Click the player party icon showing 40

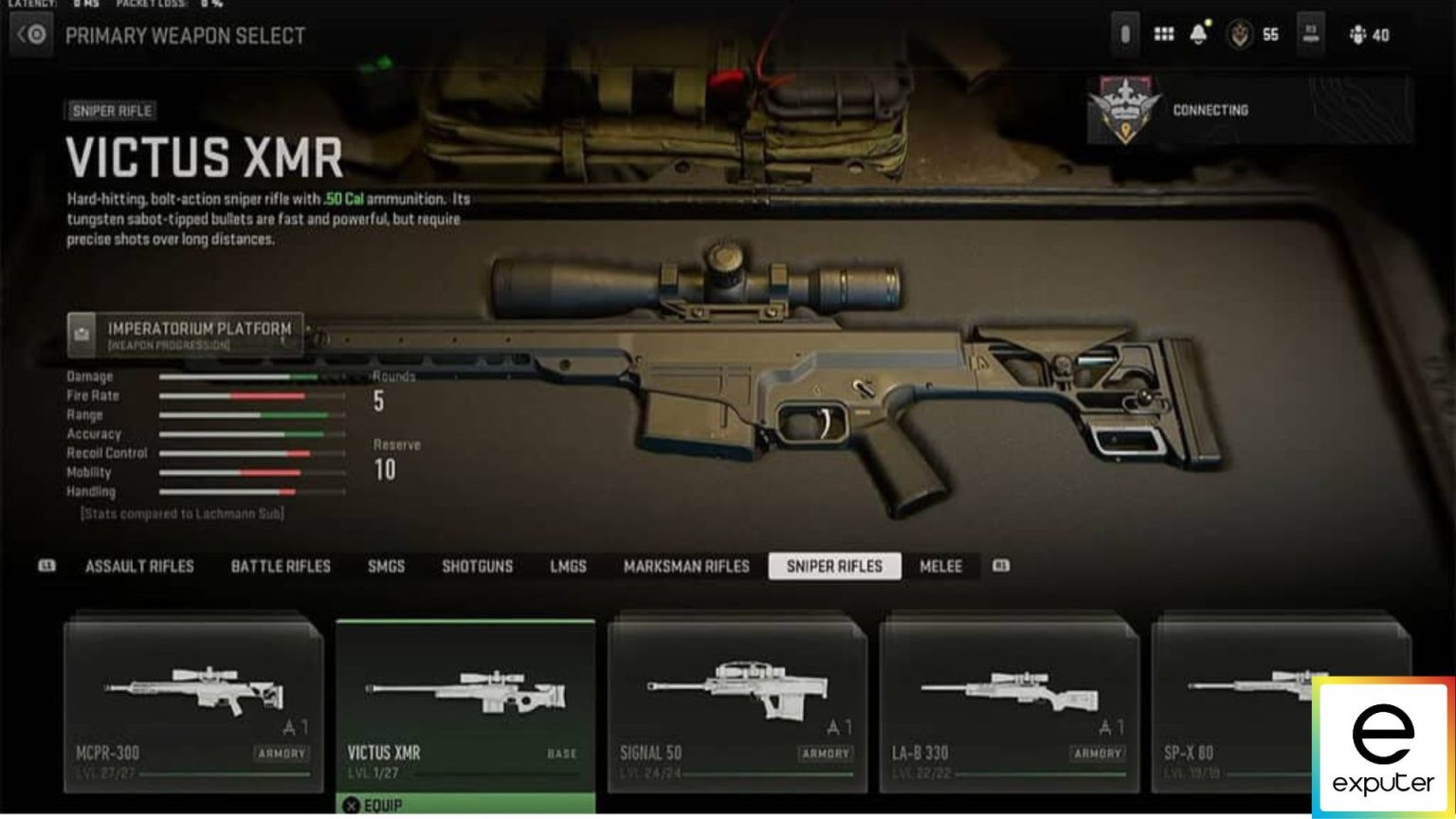(x=1359, y=35)
